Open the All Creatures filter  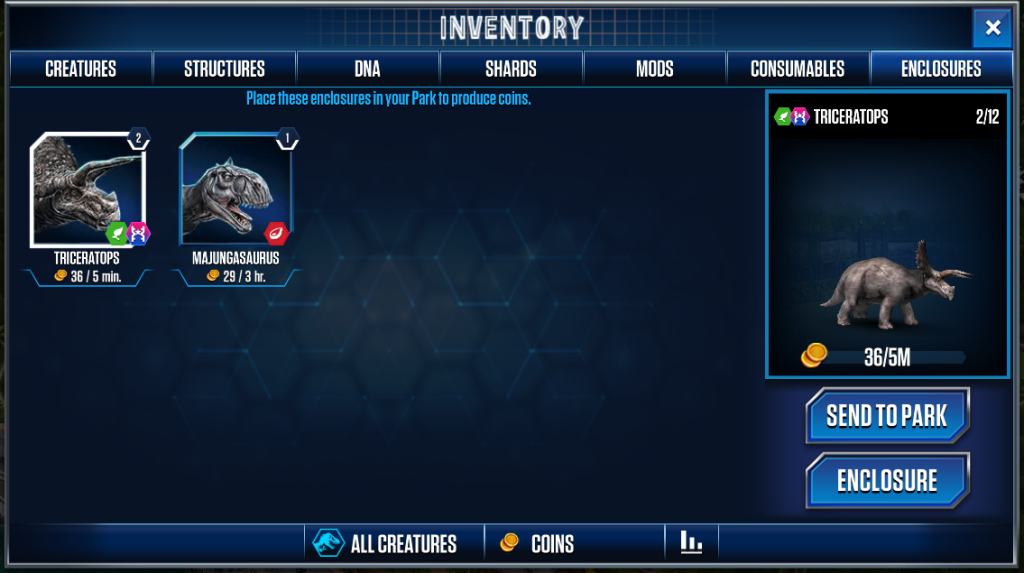(x=394, y=544)
